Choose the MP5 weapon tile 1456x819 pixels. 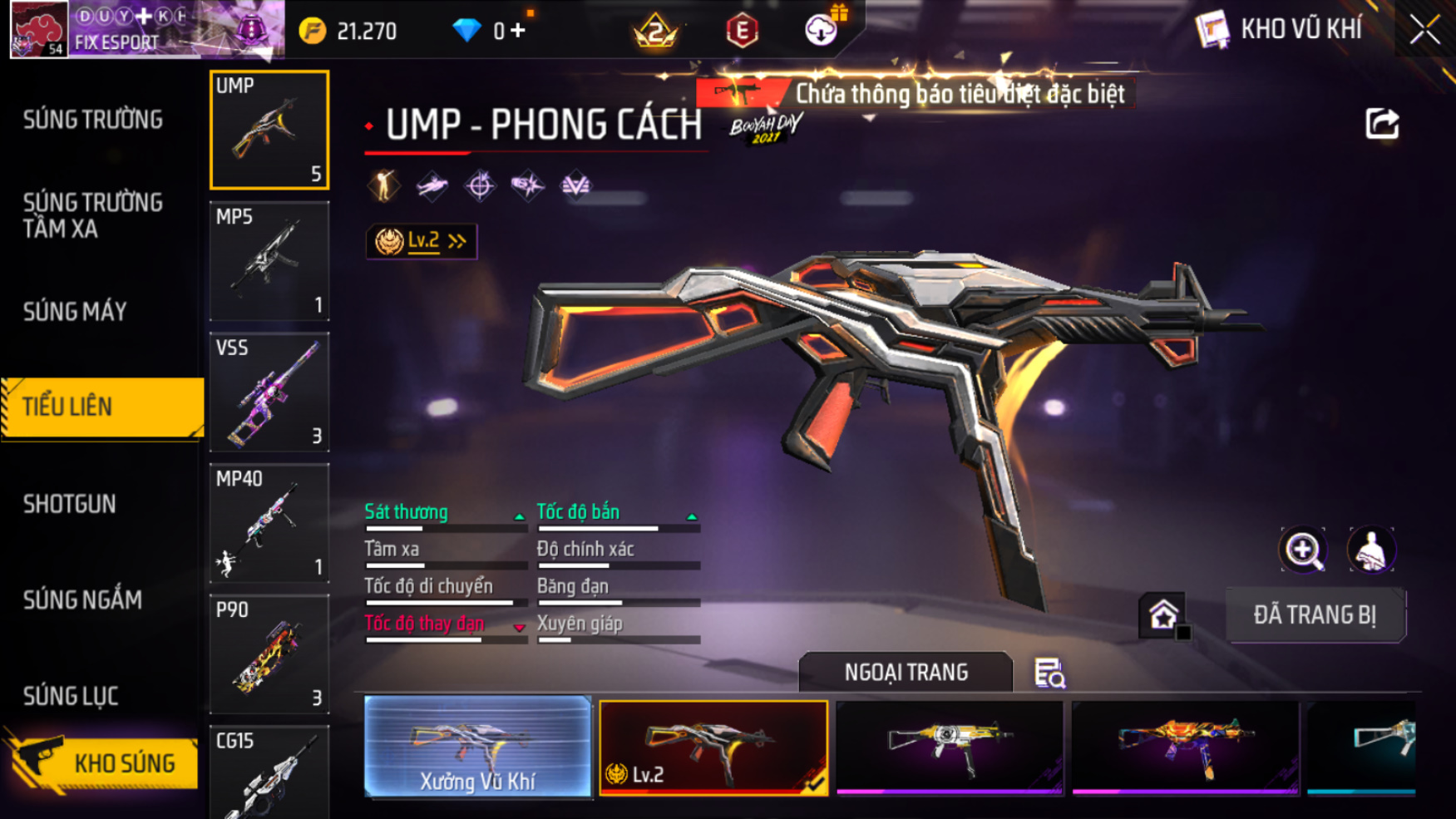point(269,261)
